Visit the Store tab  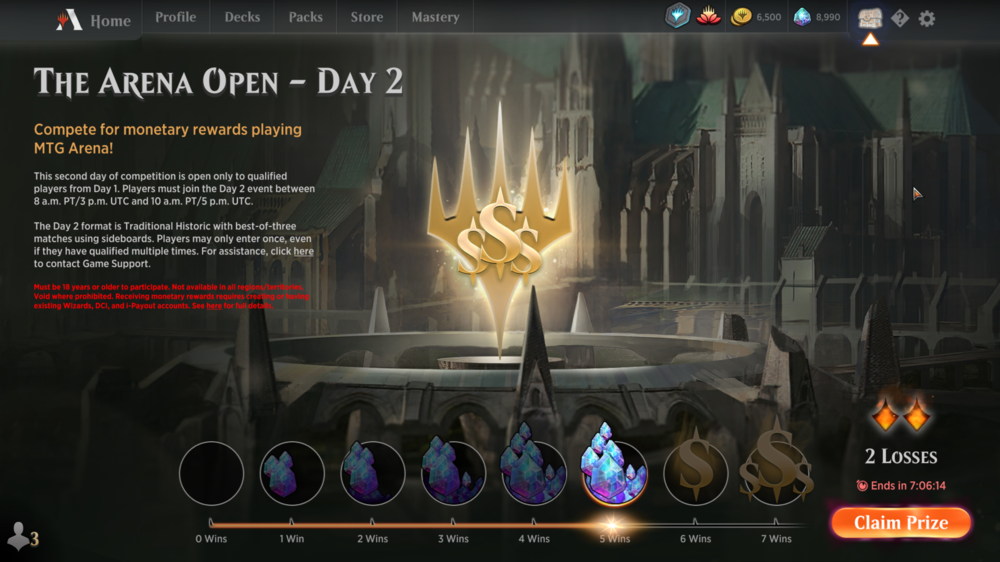365,17
